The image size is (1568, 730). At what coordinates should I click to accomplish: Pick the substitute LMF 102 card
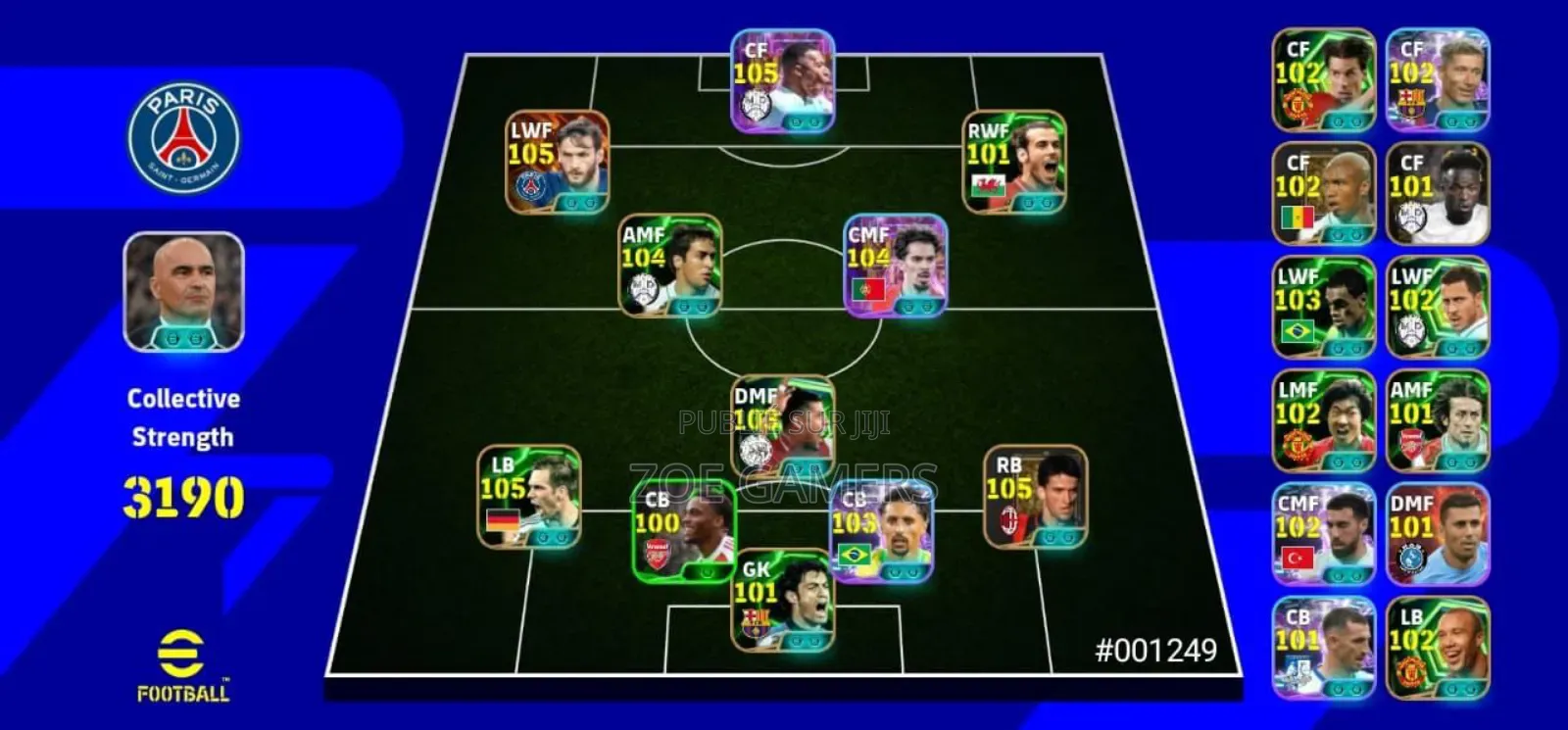point(1324,420)
